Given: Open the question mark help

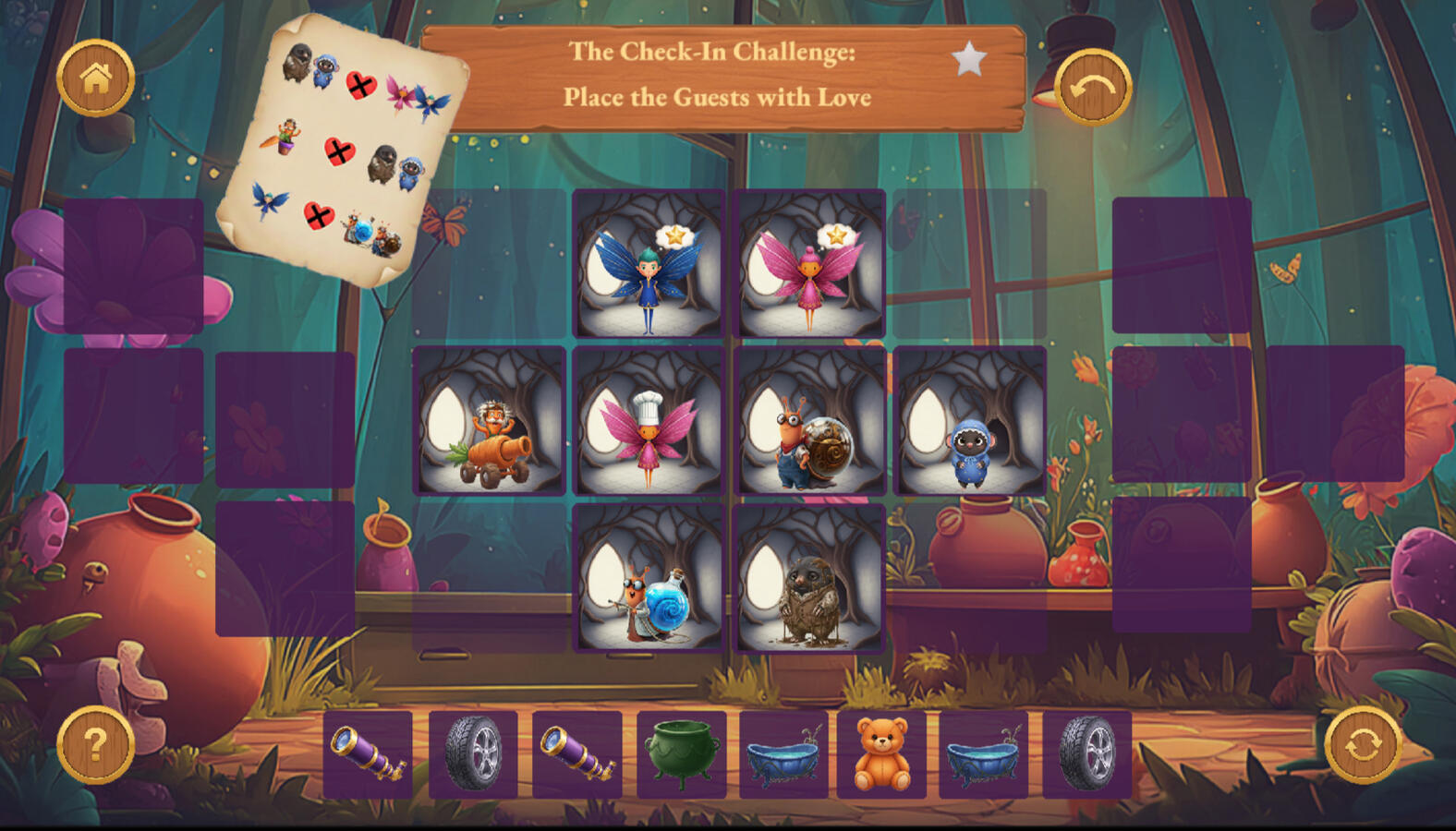Looking at the screenshot, I should 95,744.
